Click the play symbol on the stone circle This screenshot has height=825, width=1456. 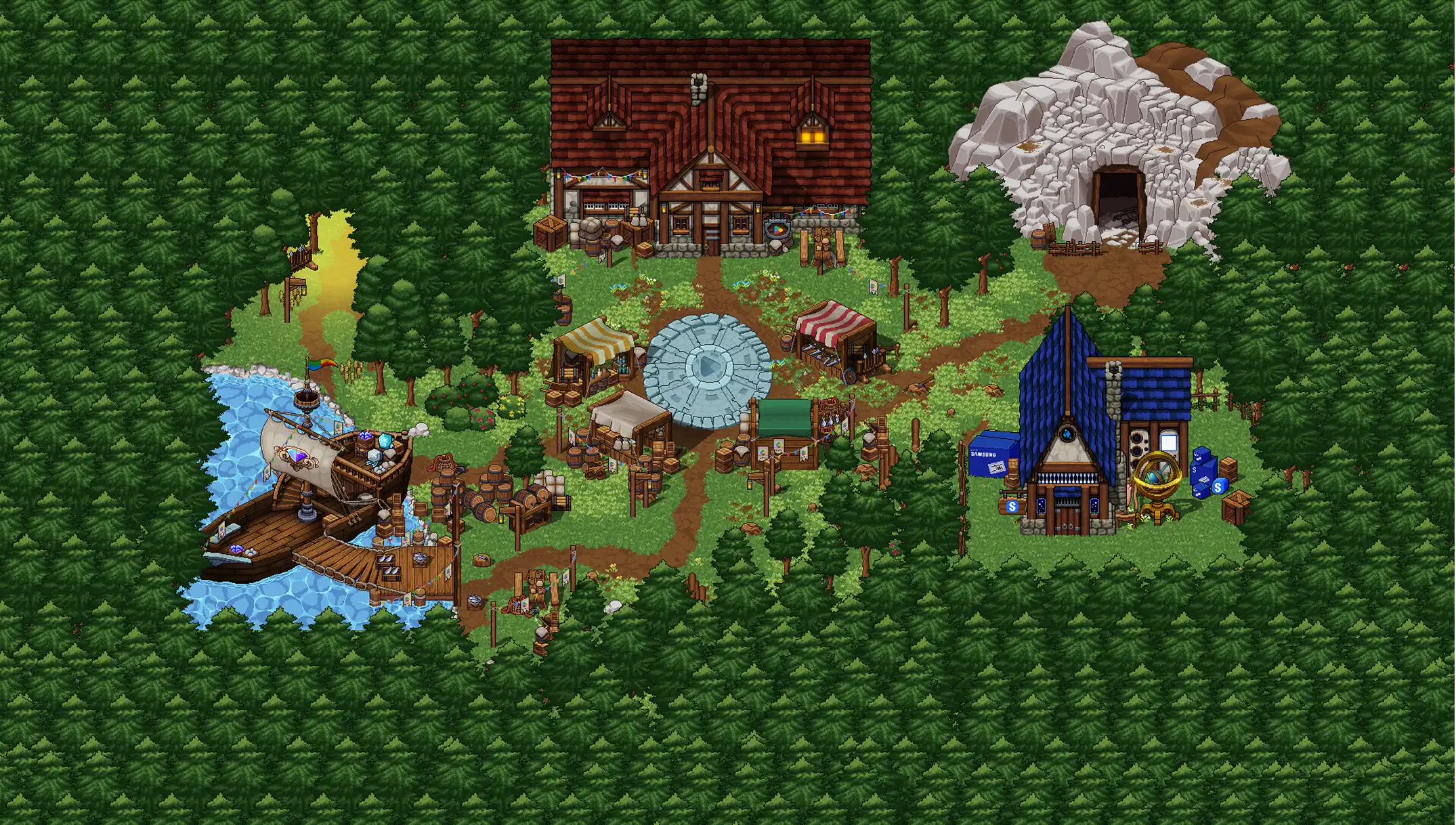coord(708,367)
